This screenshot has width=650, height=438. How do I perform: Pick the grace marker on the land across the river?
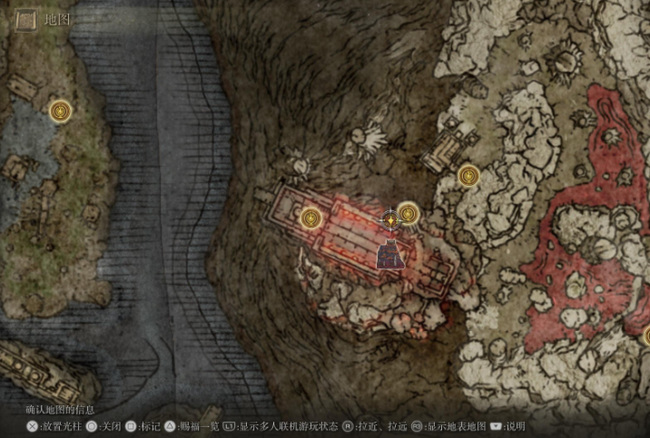(x=62, y=108)
